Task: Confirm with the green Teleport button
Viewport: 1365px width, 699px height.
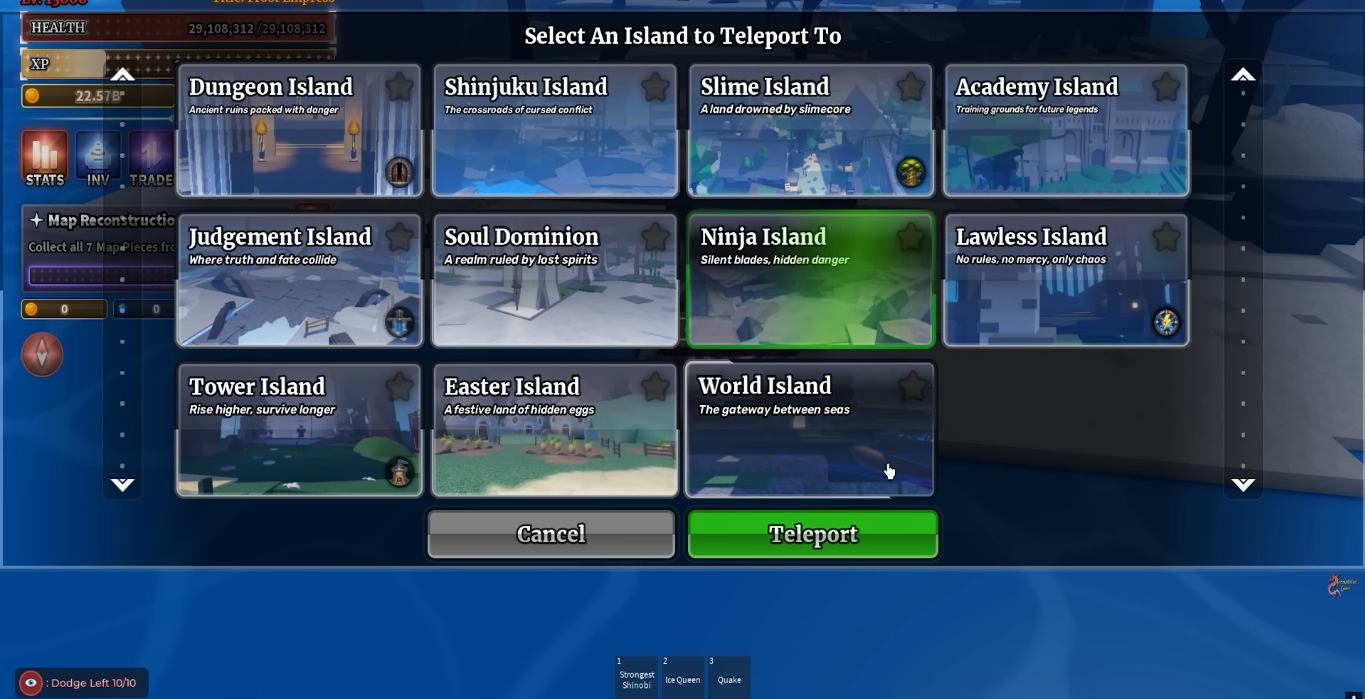Action: [x=812, y=534]
